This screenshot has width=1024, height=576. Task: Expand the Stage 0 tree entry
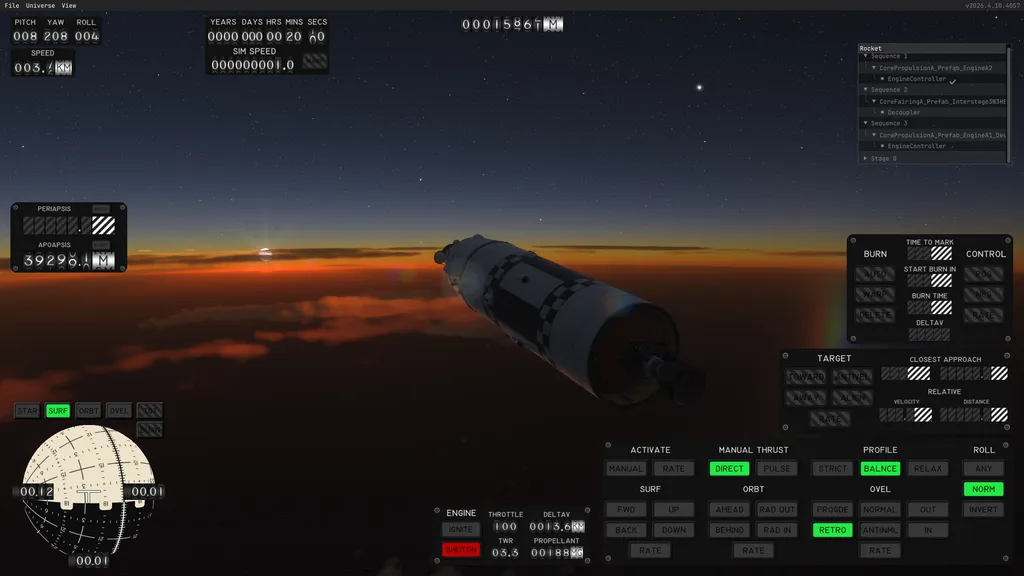pyautogui.click(x=866, y=158)
